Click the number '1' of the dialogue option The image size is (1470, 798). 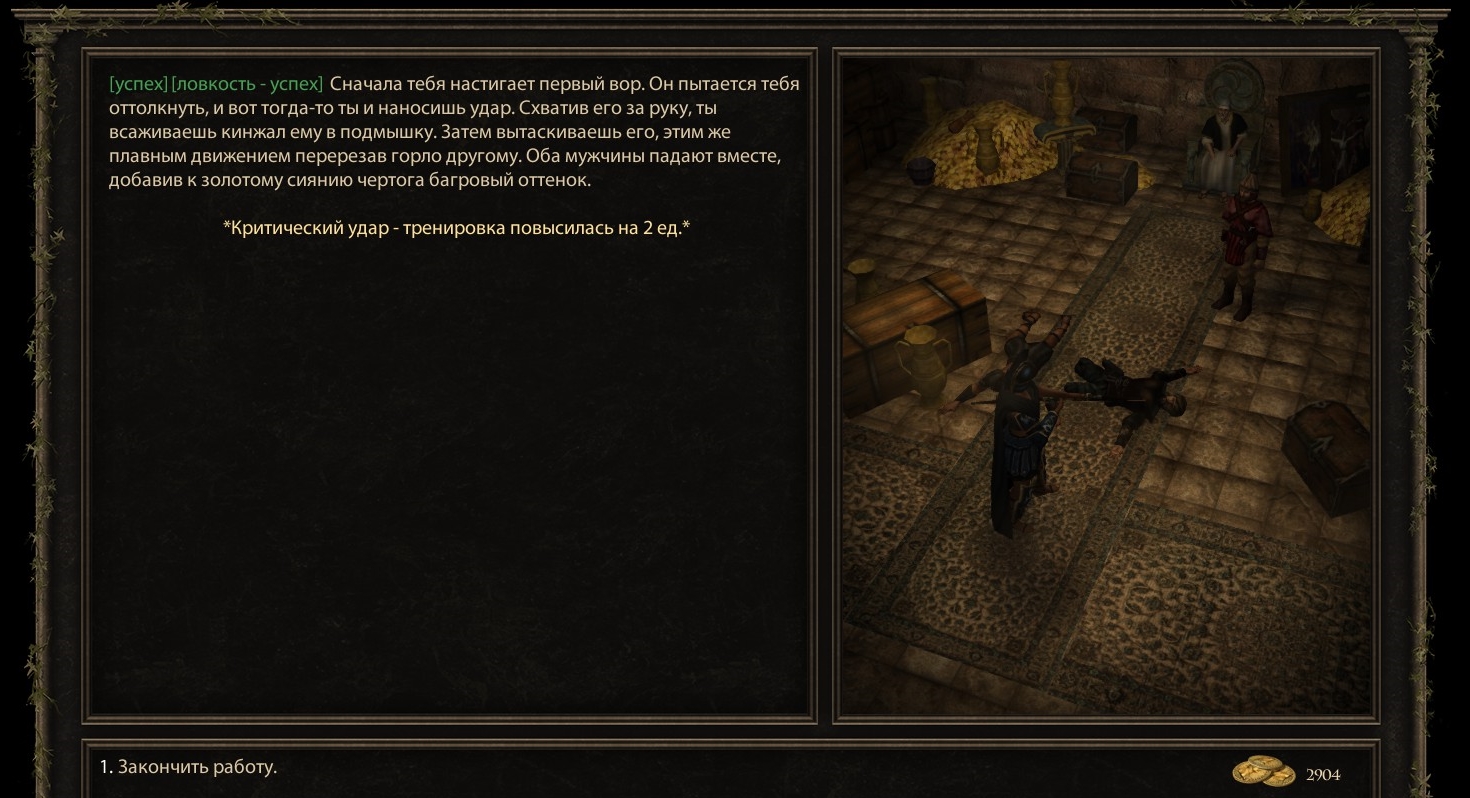click(103, 767)
